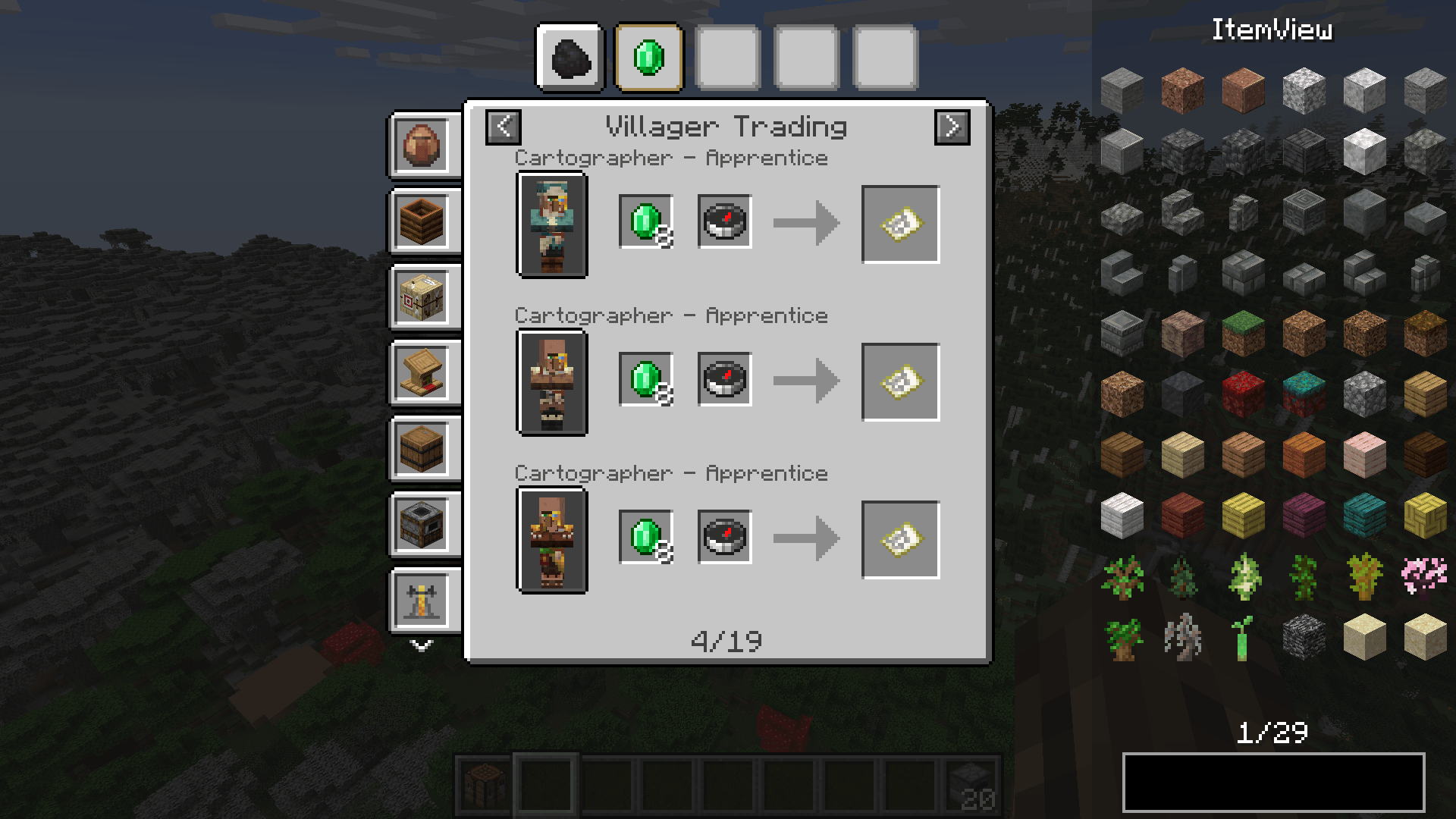The width and height of the screenshot is (1456, 819).
Task: Select the crafting table in the hotbar
Action: point(484,785)
